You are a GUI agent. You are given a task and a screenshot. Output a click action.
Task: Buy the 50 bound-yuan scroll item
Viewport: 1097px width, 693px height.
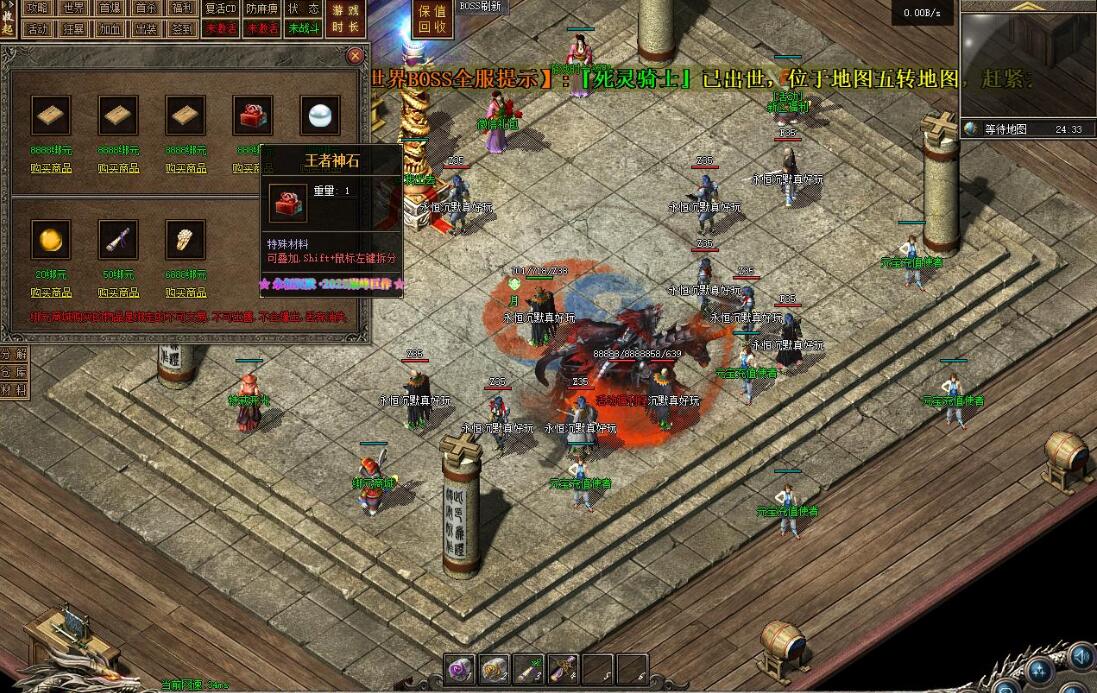pos(118,292)
